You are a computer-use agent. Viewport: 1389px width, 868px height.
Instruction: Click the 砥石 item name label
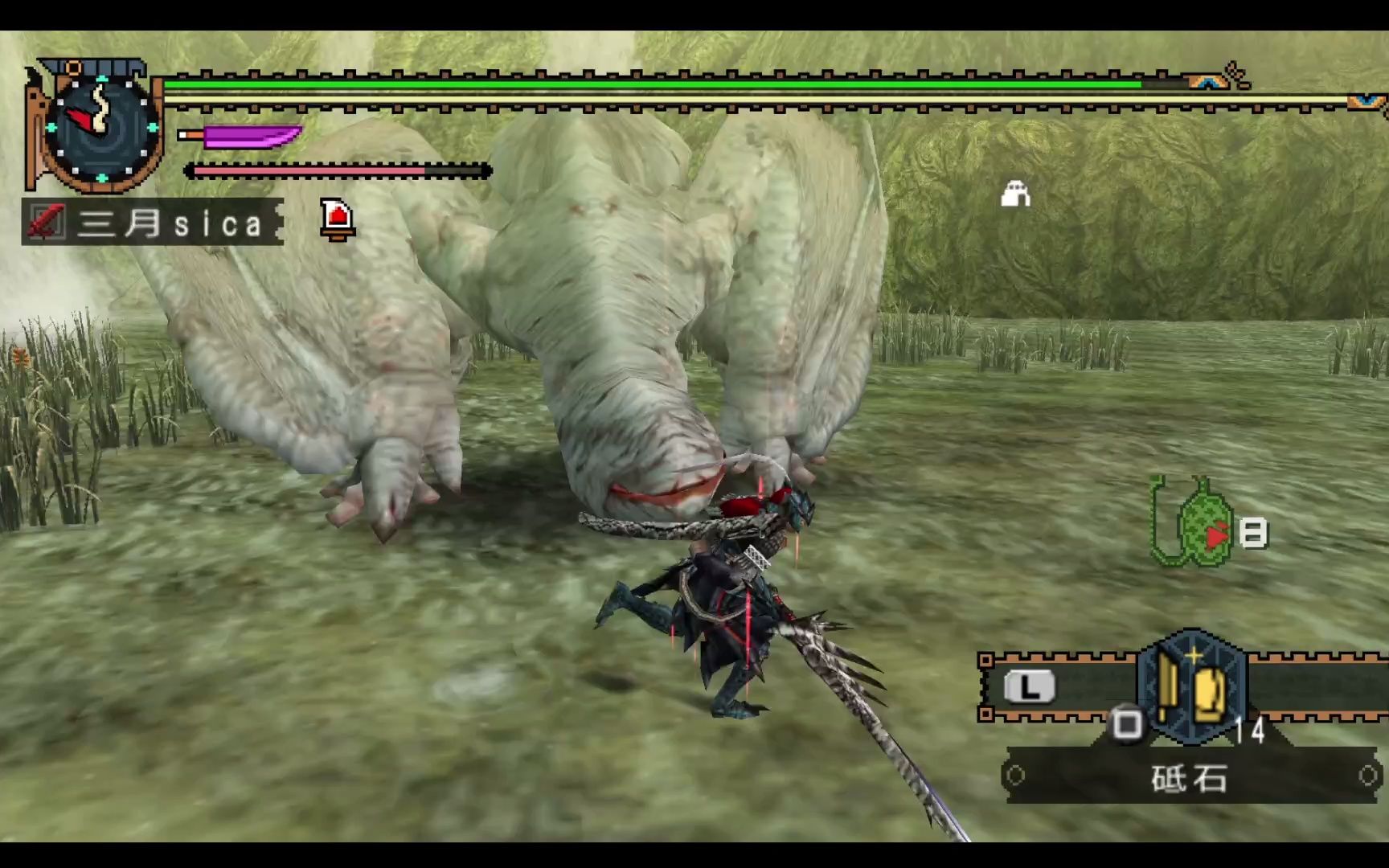(x=1190, y=777)
